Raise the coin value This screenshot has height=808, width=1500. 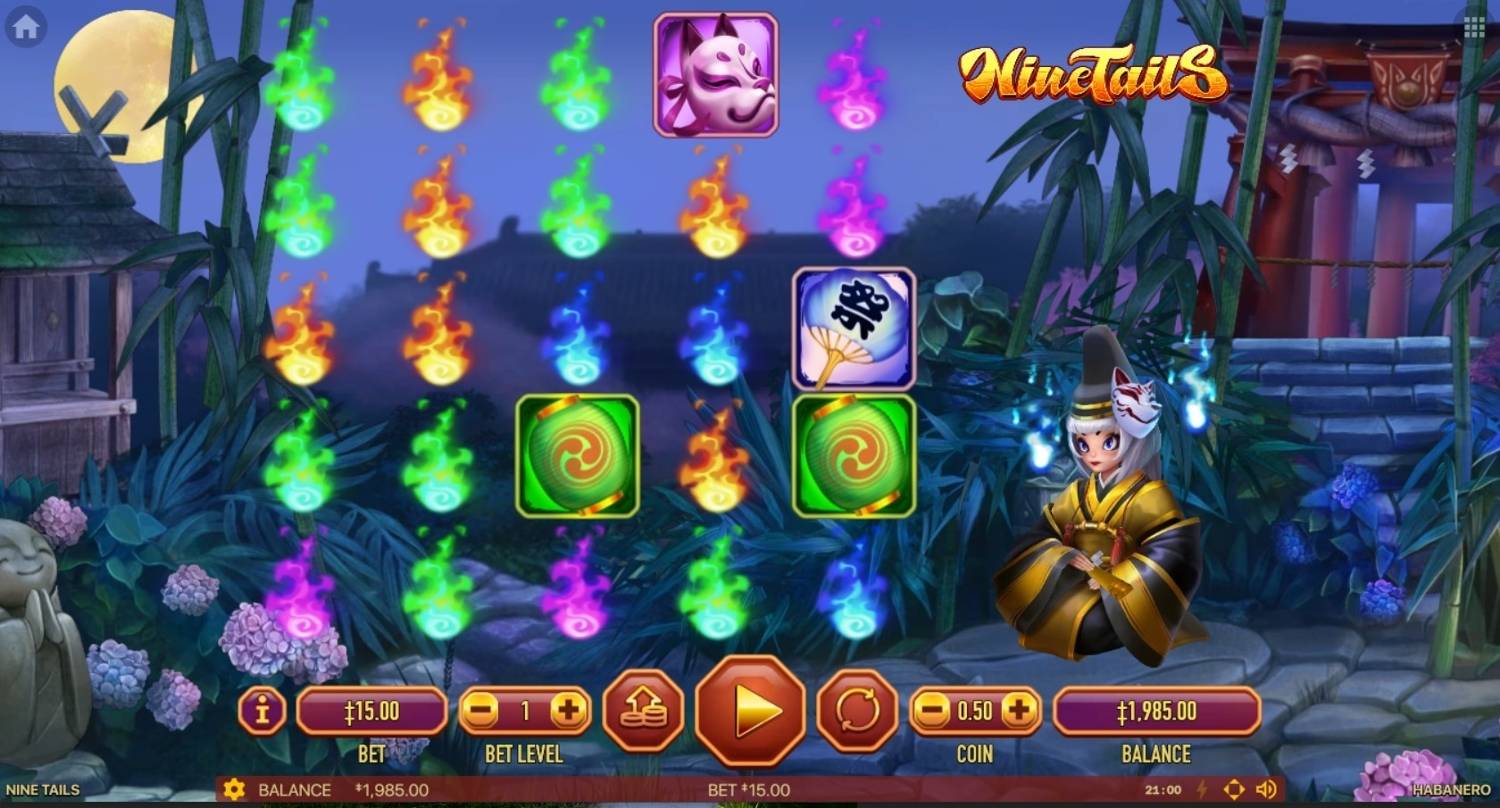tap(1018, 712)
